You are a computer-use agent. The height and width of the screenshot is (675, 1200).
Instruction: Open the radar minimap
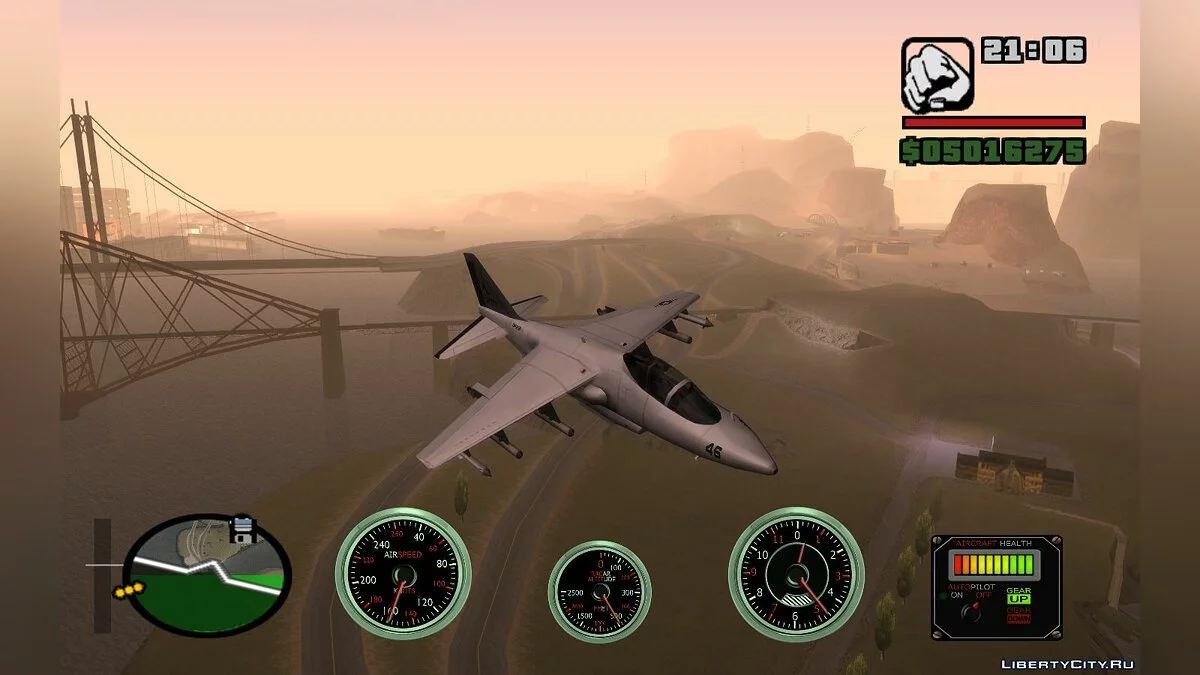[x=209, y=575]
